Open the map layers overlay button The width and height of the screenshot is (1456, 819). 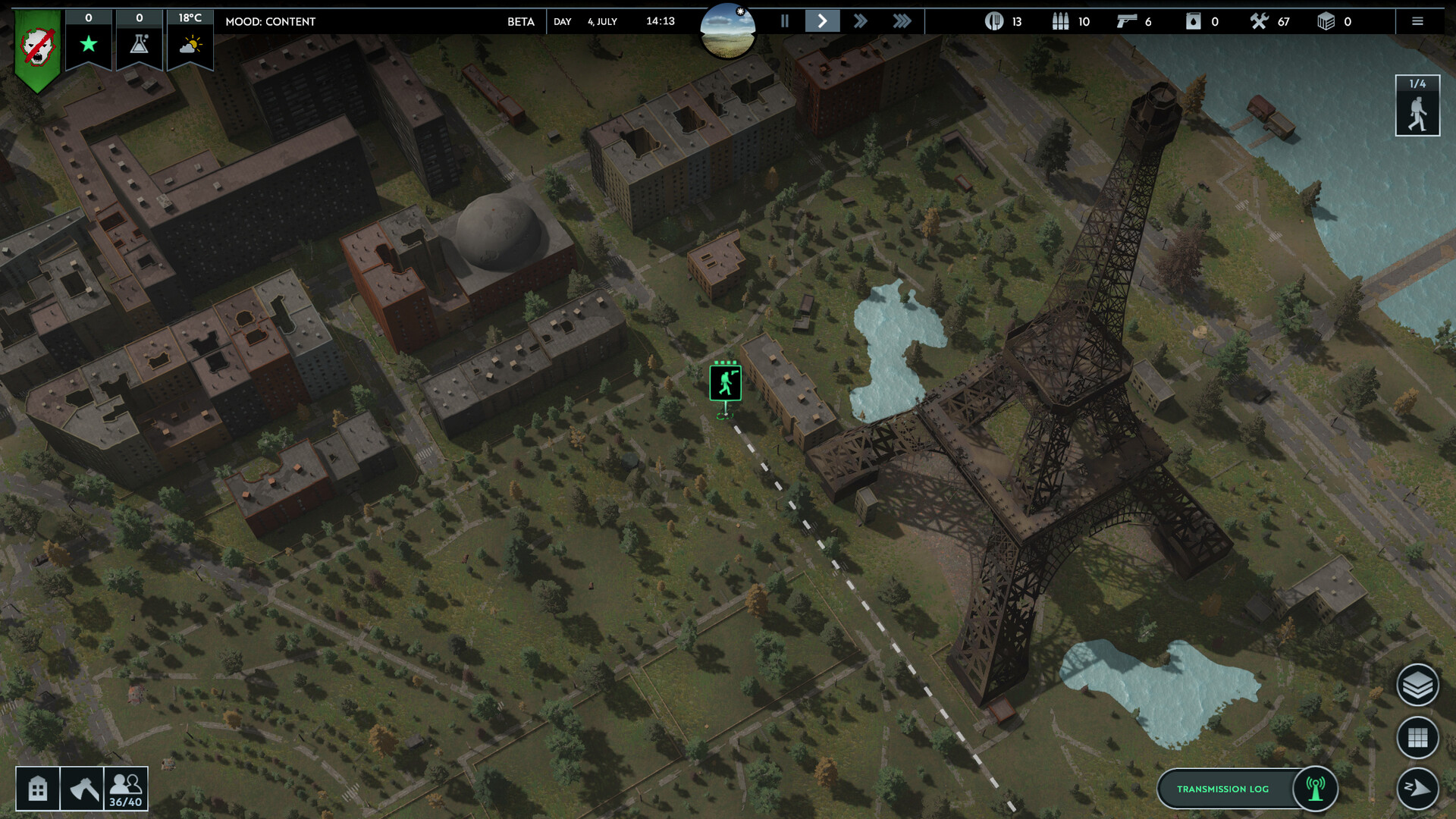coord(1417,686)
